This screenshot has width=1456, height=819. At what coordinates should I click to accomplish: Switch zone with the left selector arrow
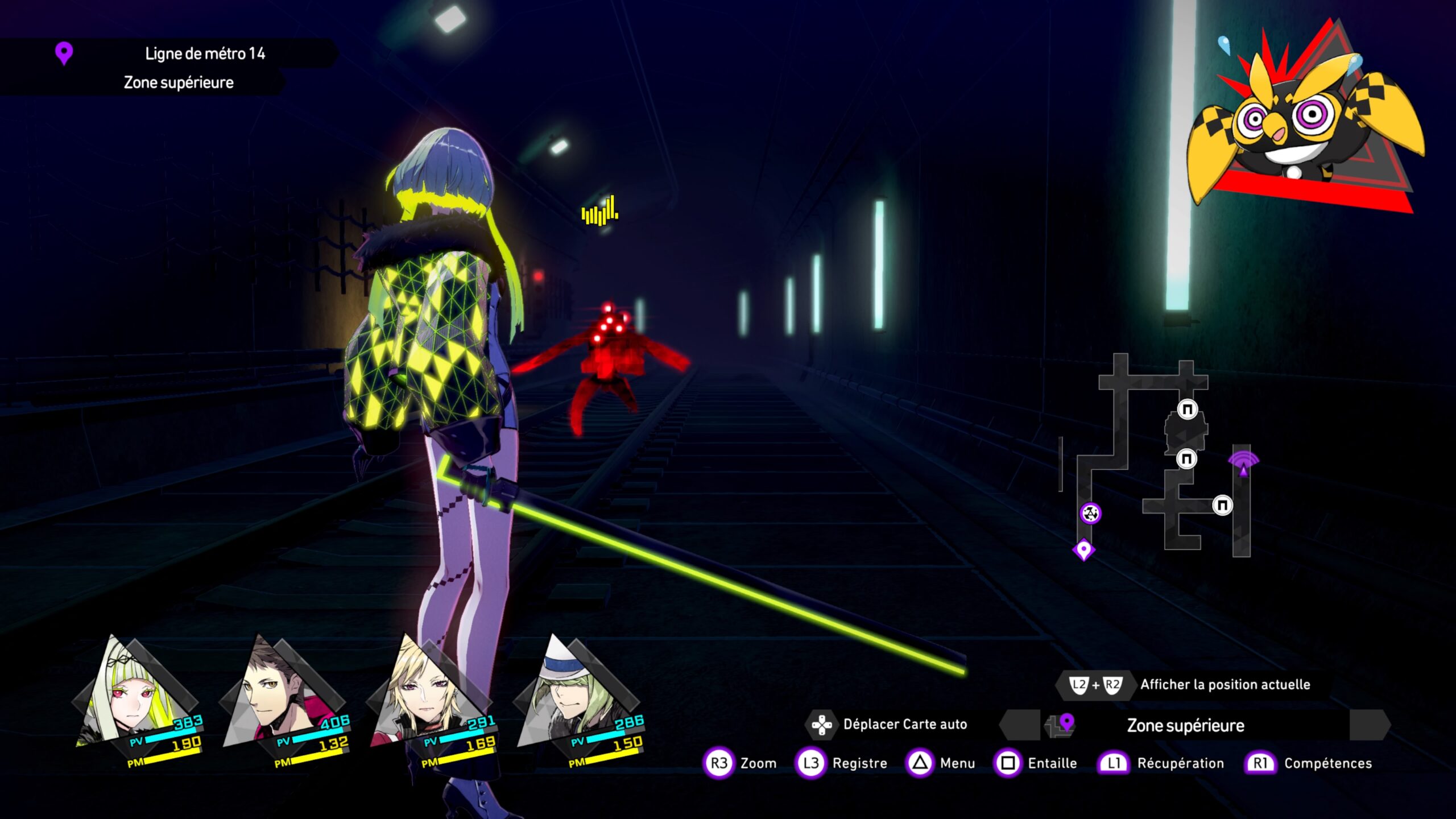point(1019,725)
